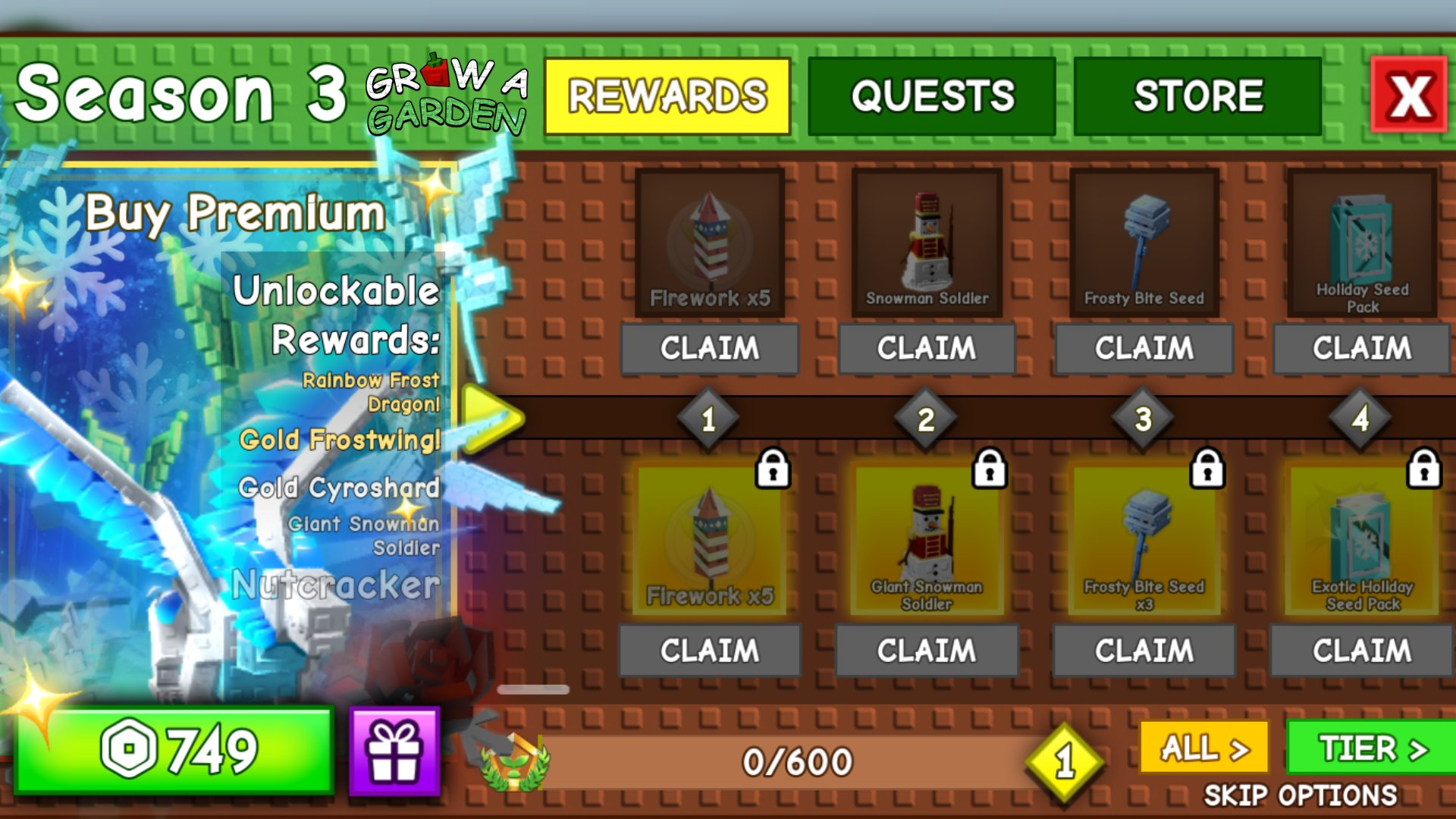This screenshot has width=1456, height=819.
Task: Click the 0/600 season progress bar
Action: click(x=796, y=758)
